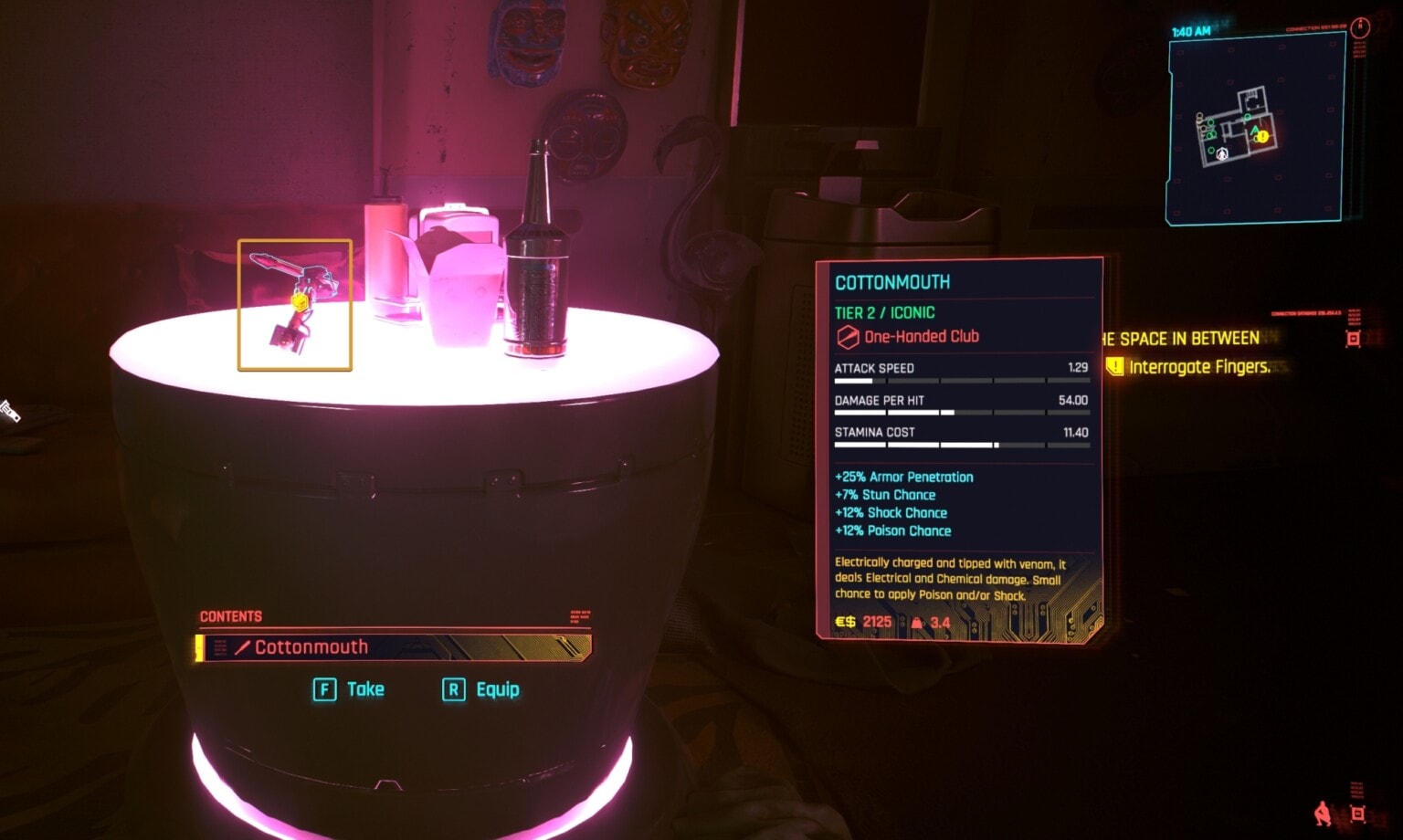Select the red crouch indicator in the bottom corner
1403x840 pixels.
(x=1323, y=814)
